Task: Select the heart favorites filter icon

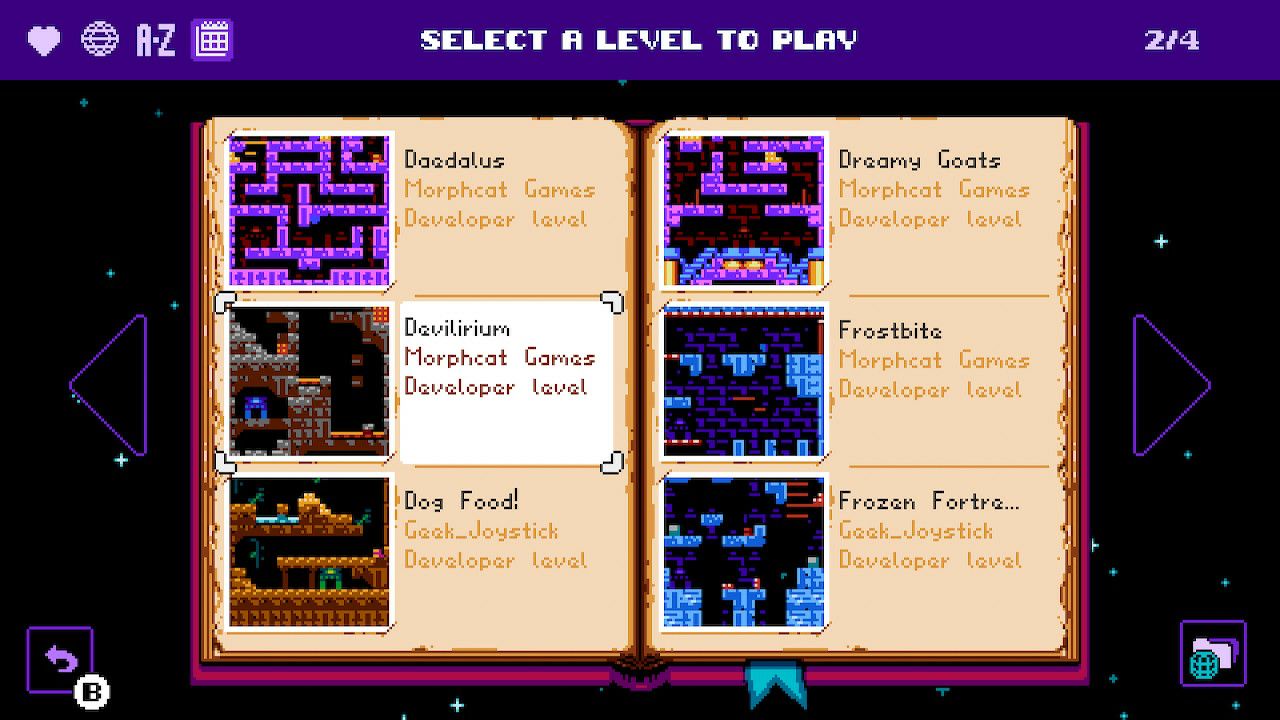Action: (42, 40)
